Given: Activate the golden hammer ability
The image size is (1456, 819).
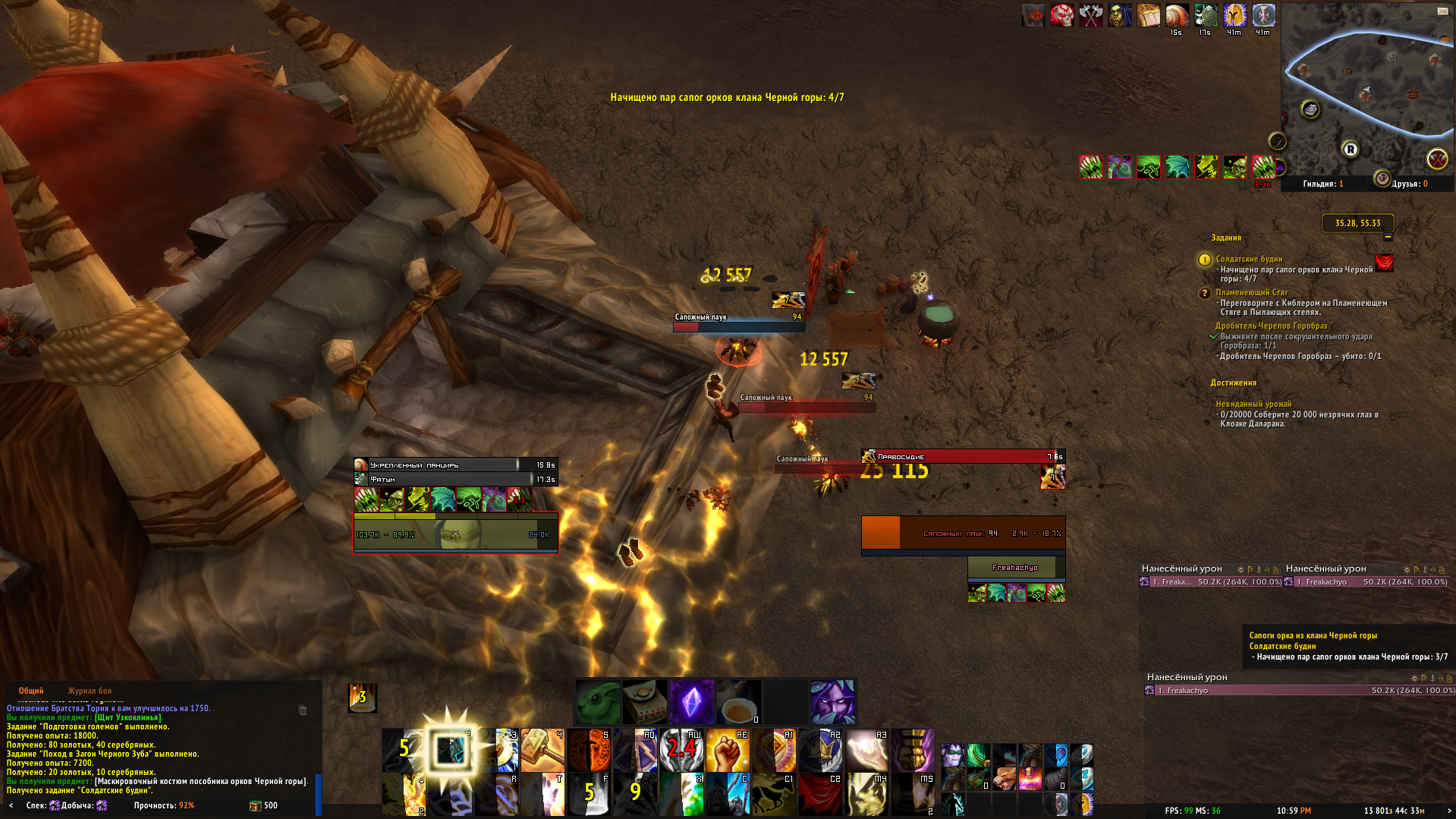Looking at the screenshot, I should click(542, 750).
